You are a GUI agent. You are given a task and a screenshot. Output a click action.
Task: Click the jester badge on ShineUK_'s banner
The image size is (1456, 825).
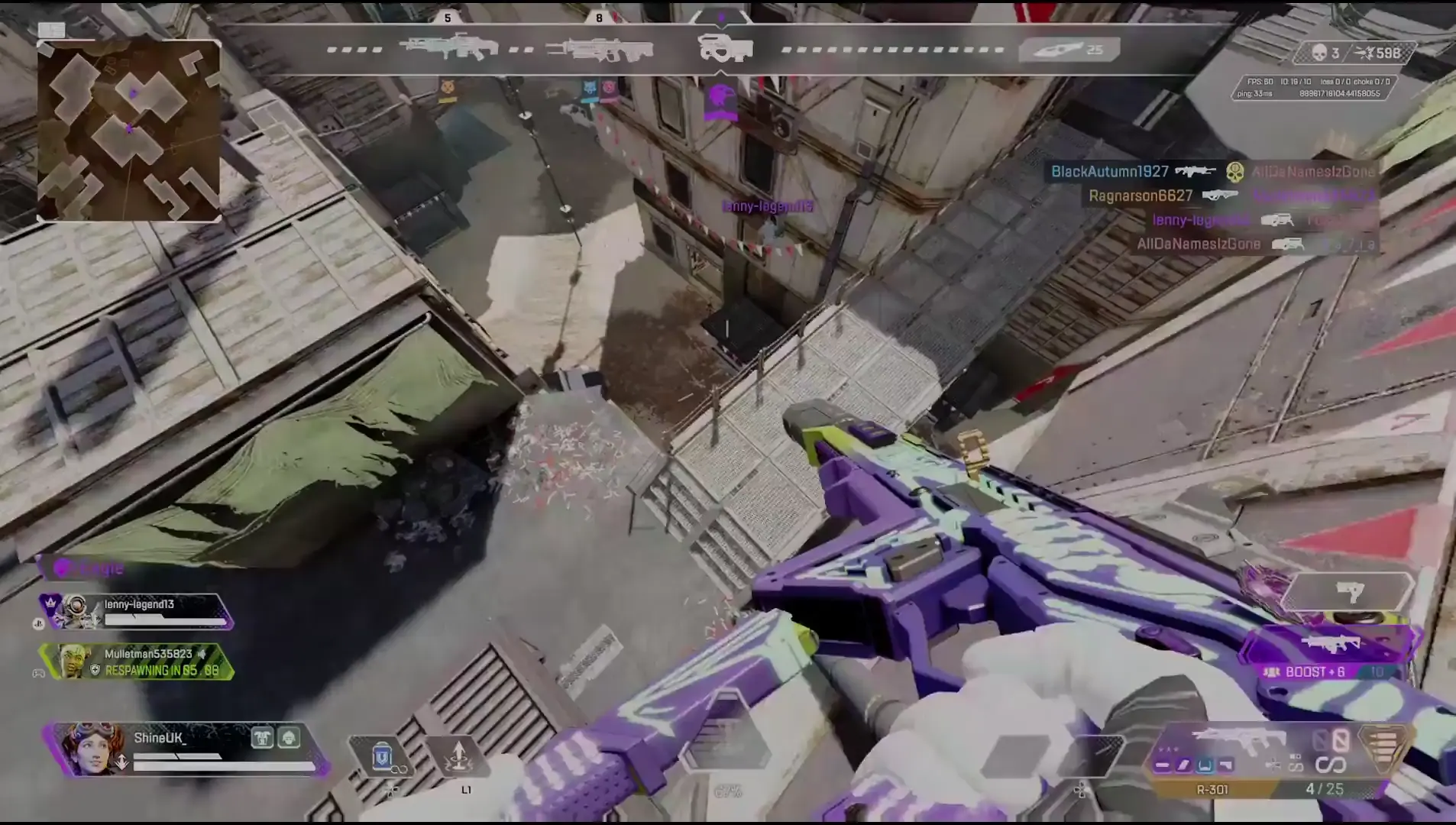click(262, 738)
